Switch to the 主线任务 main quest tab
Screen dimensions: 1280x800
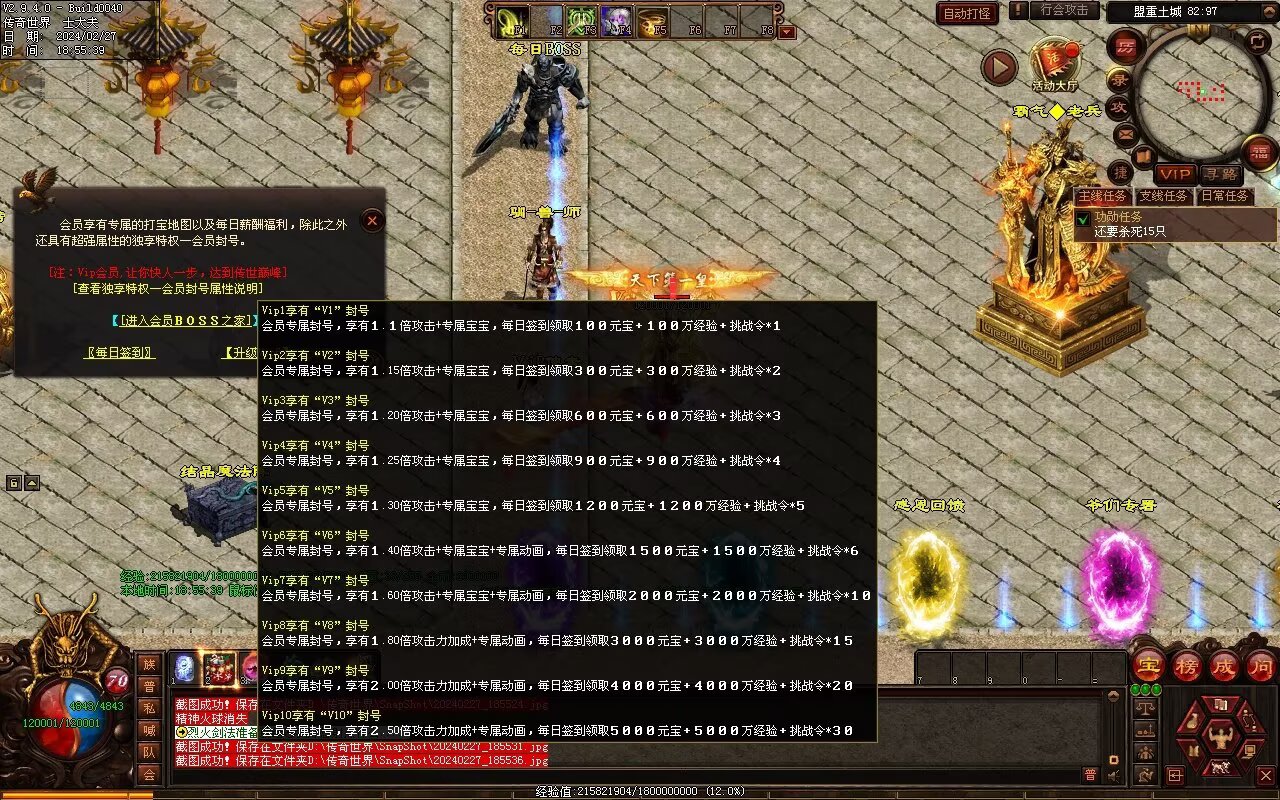click(1103, 196)
